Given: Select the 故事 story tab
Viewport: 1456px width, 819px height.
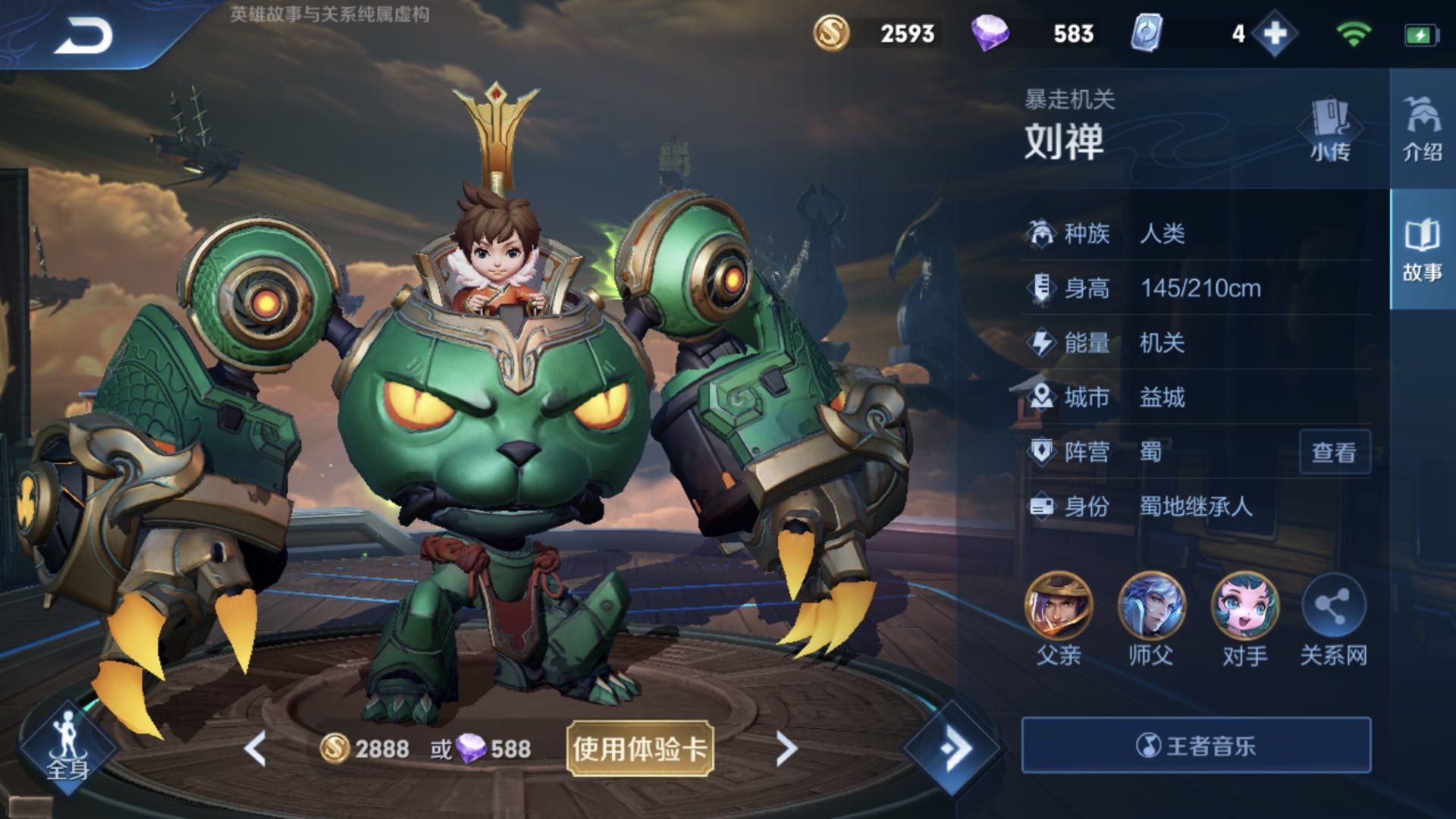Looking at the screenshot, I should [1422, 250].
